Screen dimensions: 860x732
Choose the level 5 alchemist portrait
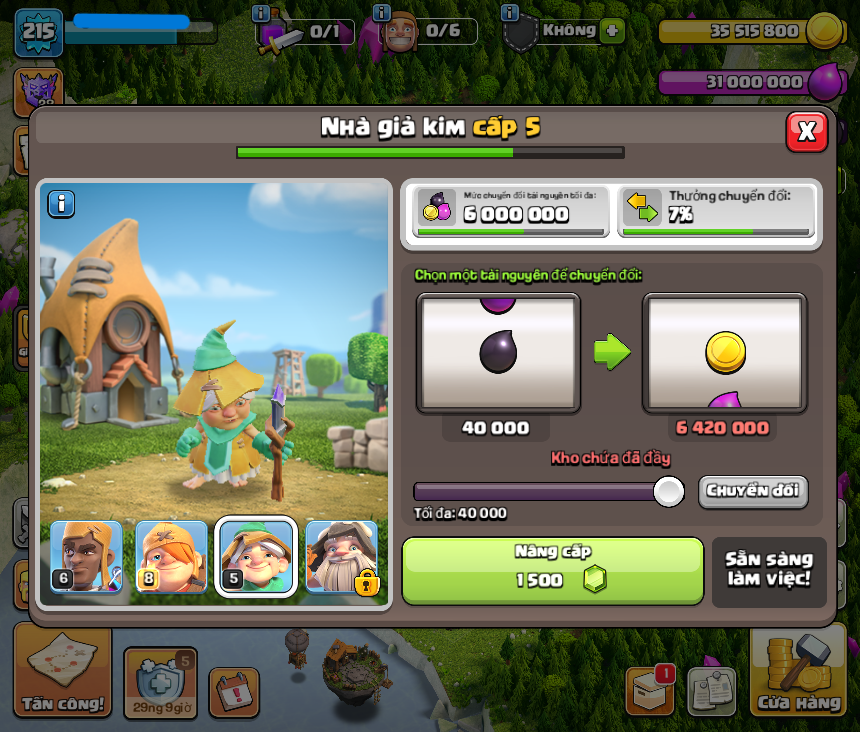256,557
